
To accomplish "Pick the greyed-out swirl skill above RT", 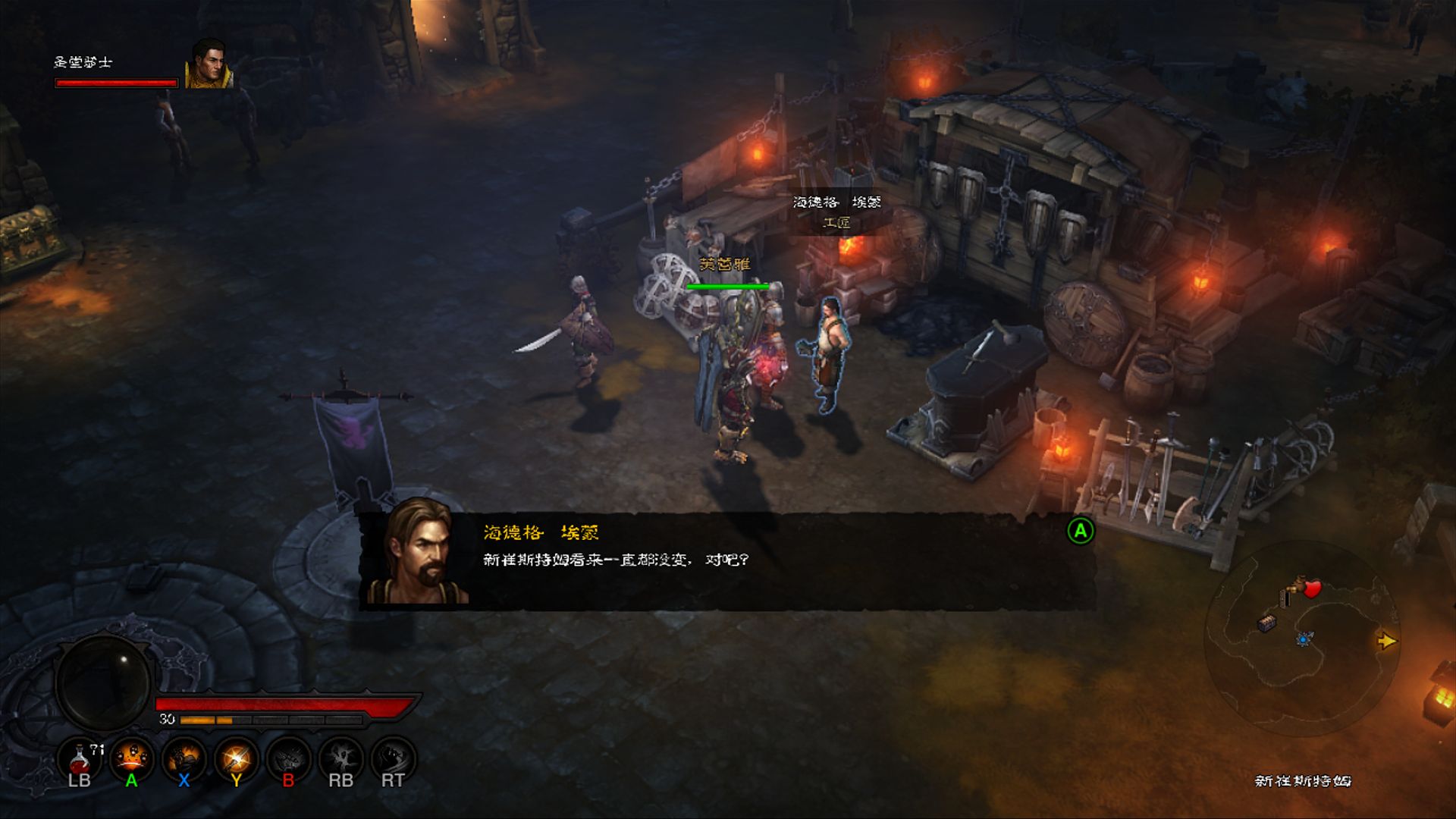I will point(393,758).
